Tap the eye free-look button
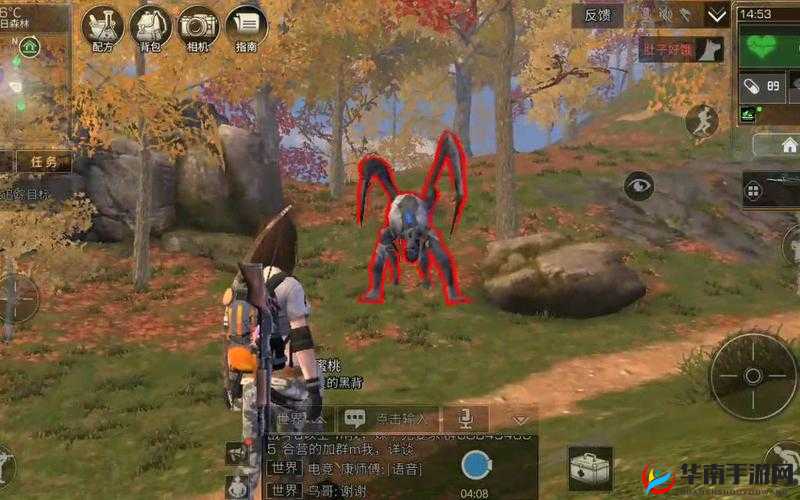The height and width of the screenshot is (500, 800). 639,186
